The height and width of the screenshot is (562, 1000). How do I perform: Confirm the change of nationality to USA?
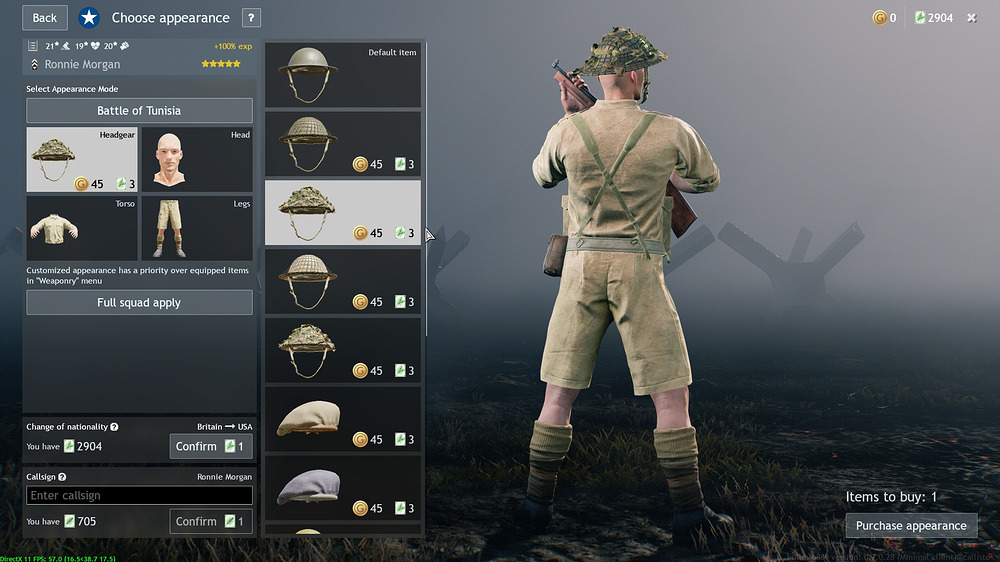point(210,446)
